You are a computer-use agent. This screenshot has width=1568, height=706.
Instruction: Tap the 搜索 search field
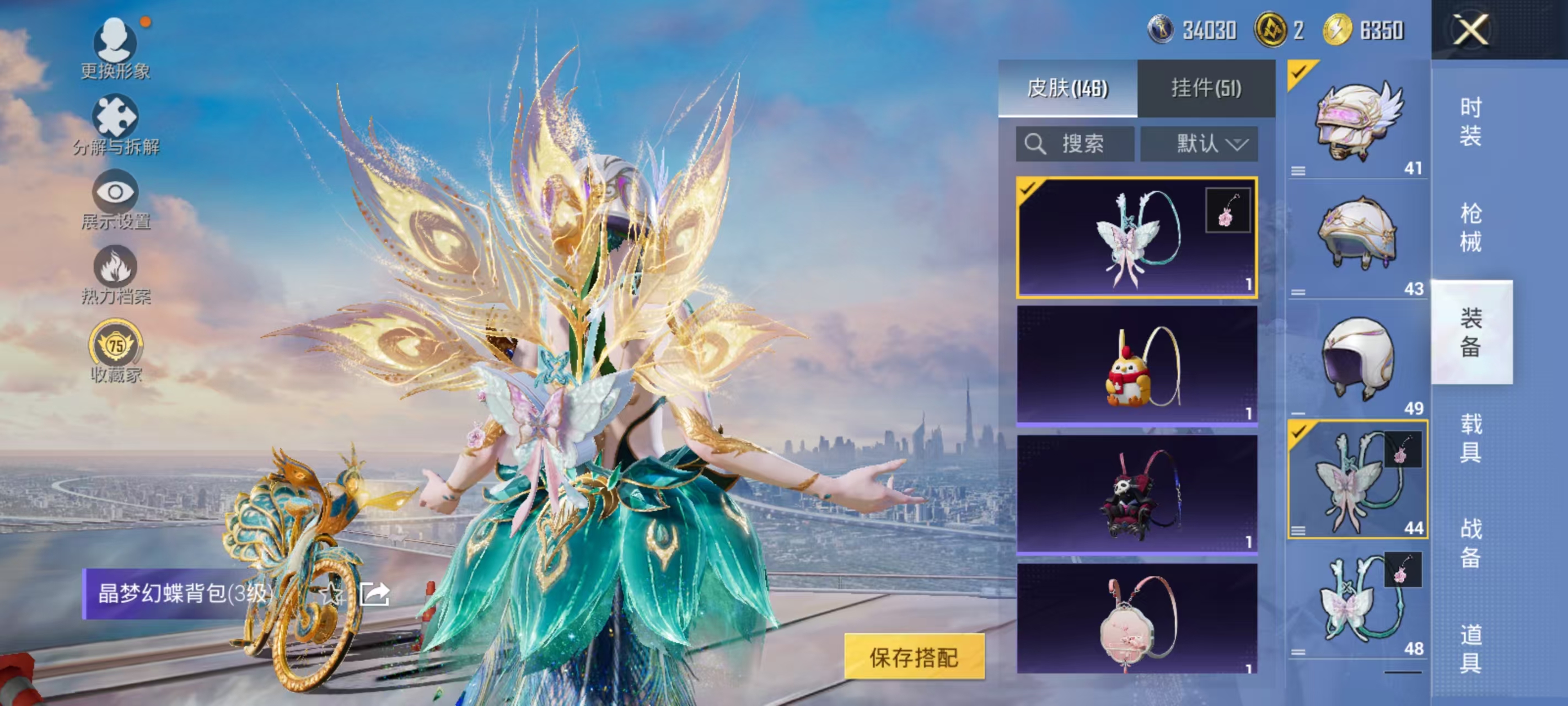coord(1075,144)
